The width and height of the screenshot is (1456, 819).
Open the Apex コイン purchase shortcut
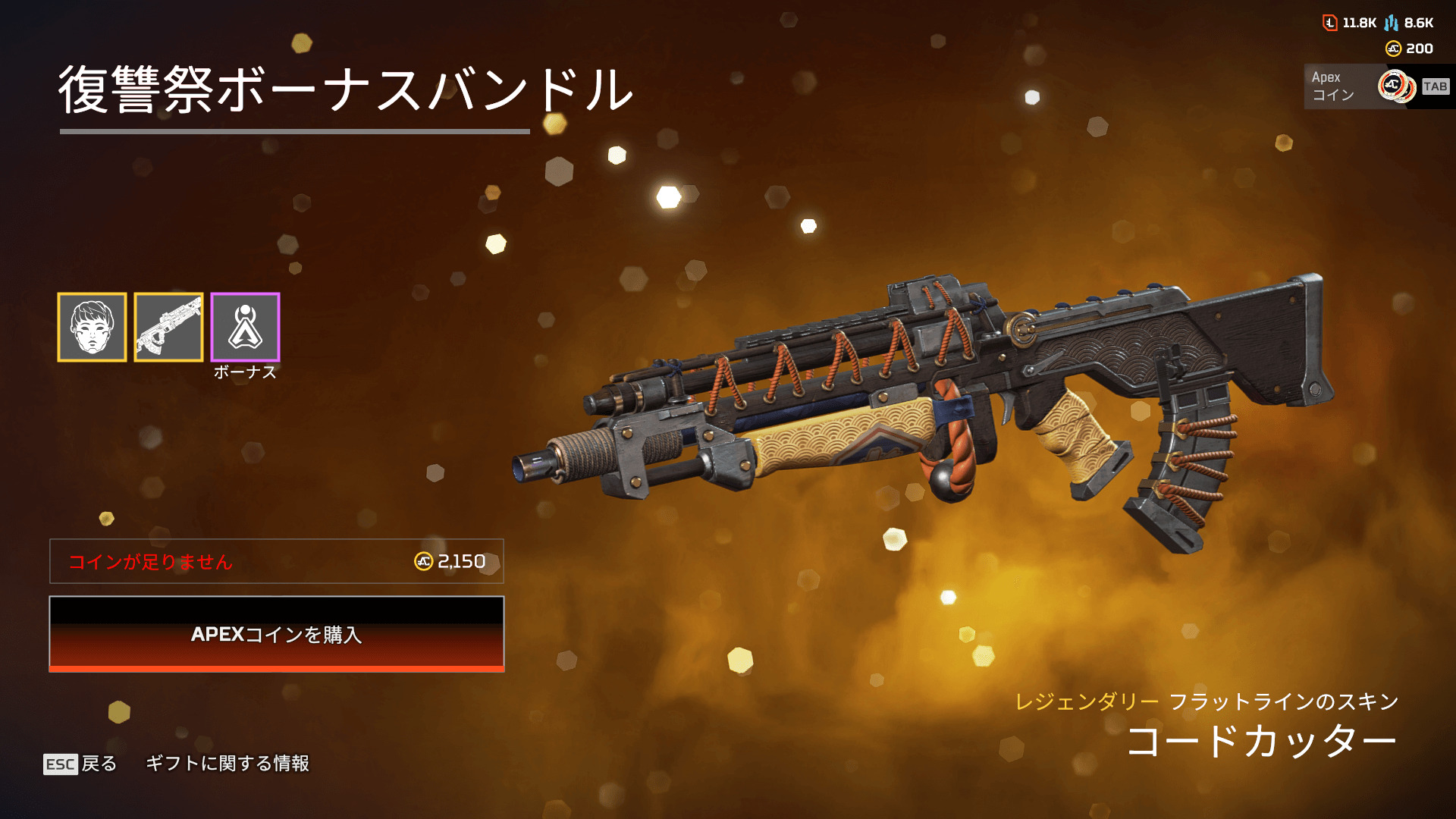coord(1376,86)
